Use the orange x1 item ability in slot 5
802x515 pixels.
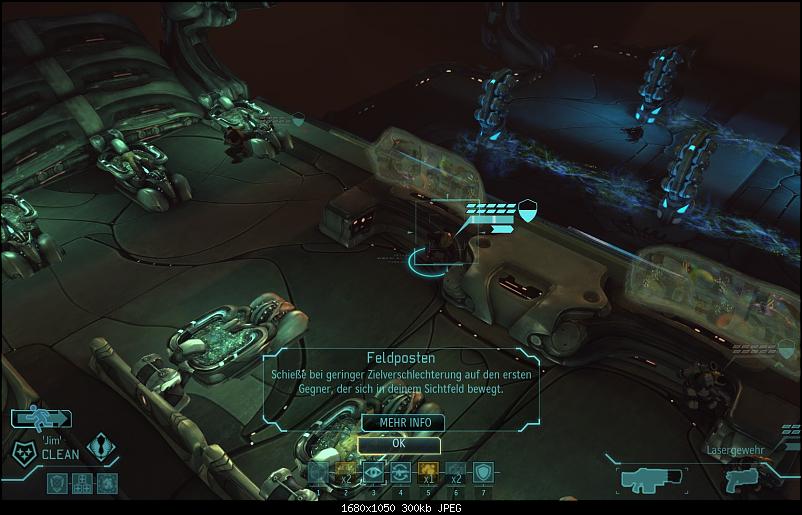pyautogui.click(x=427, y=473)
